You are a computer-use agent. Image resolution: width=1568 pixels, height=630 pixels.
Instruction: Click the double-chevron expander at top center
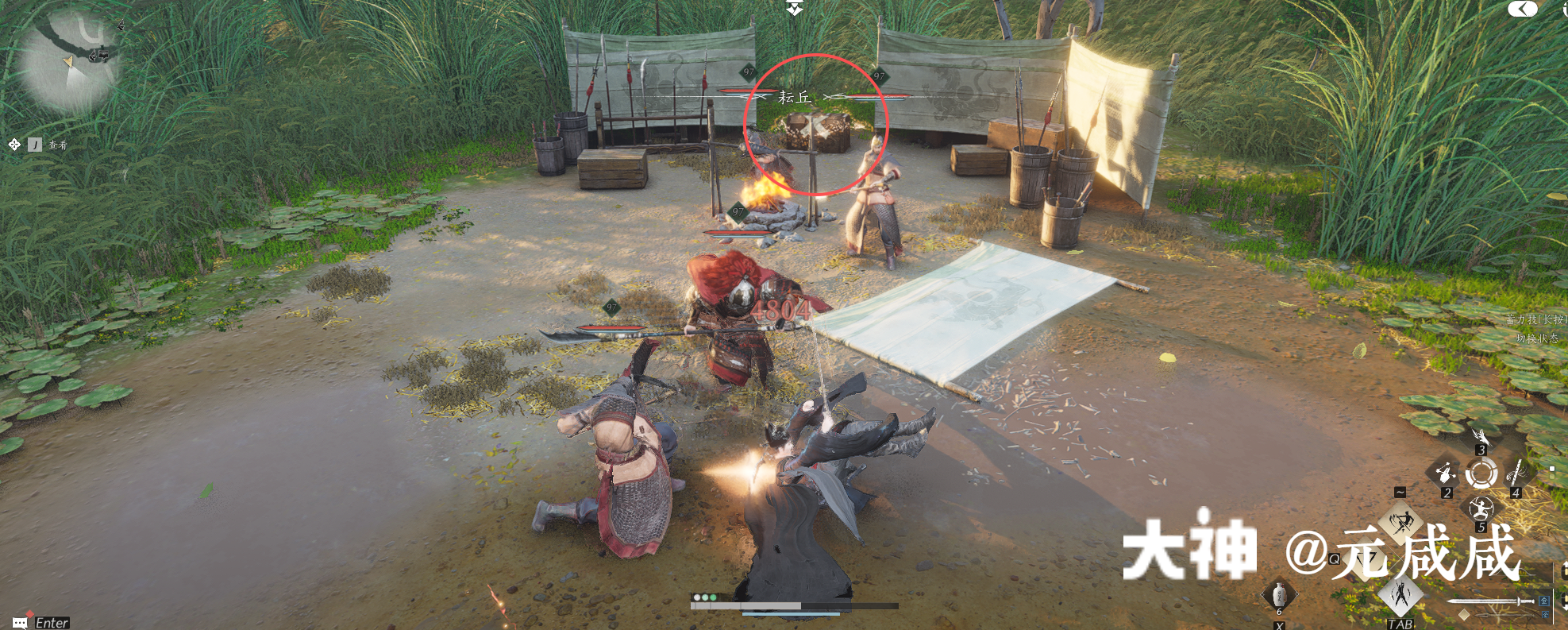pyautogui.click(x=793, y=8)
